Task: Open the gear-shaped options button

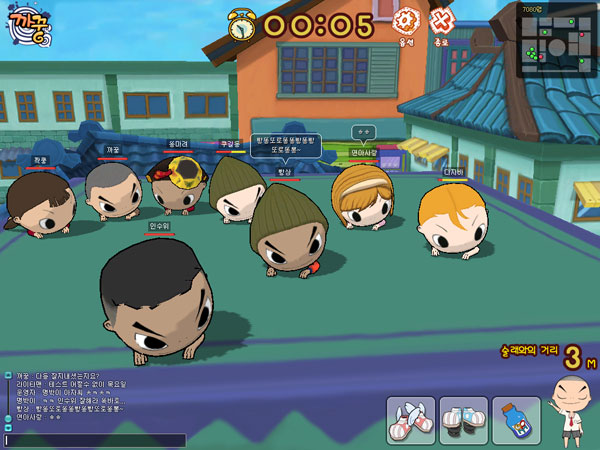Action: coord(406,21)
